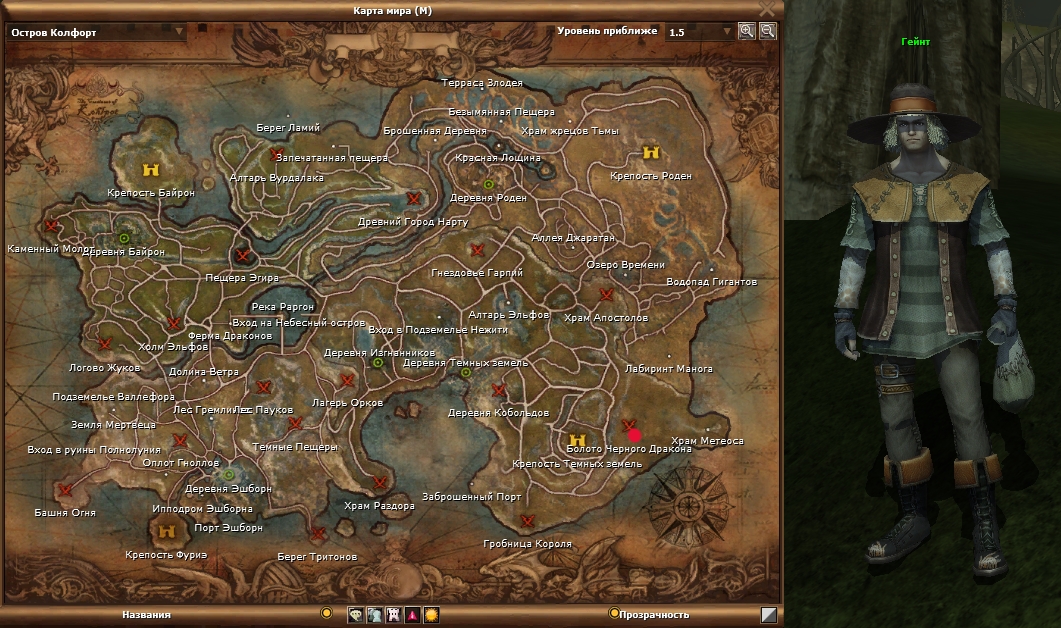
Task: Click the red triangle map filter icon
Action: tap(412, 615)
